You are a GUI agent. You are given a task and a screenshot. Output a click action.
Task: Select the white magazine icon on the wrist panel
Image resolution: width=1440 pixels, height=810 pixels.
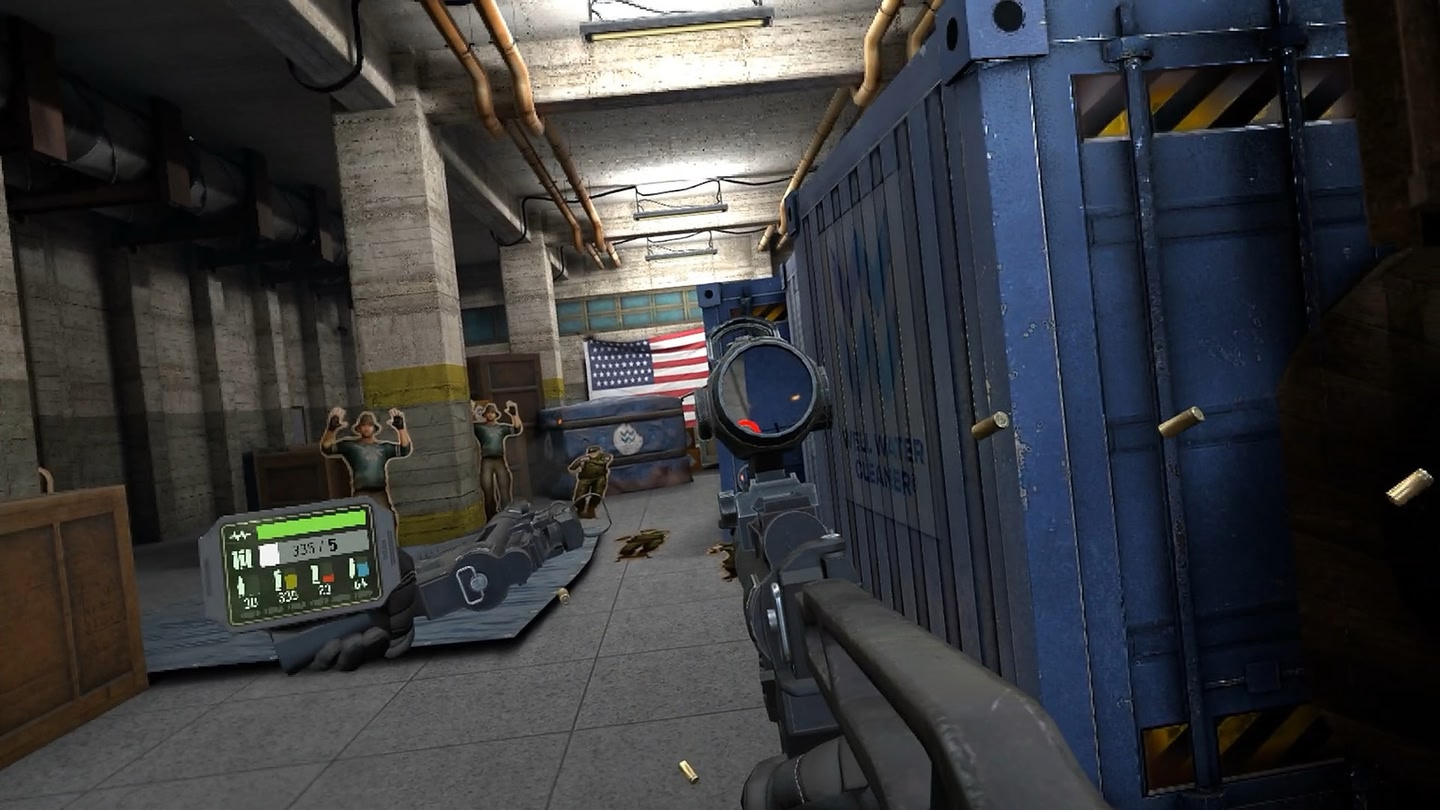pos(269,554)
